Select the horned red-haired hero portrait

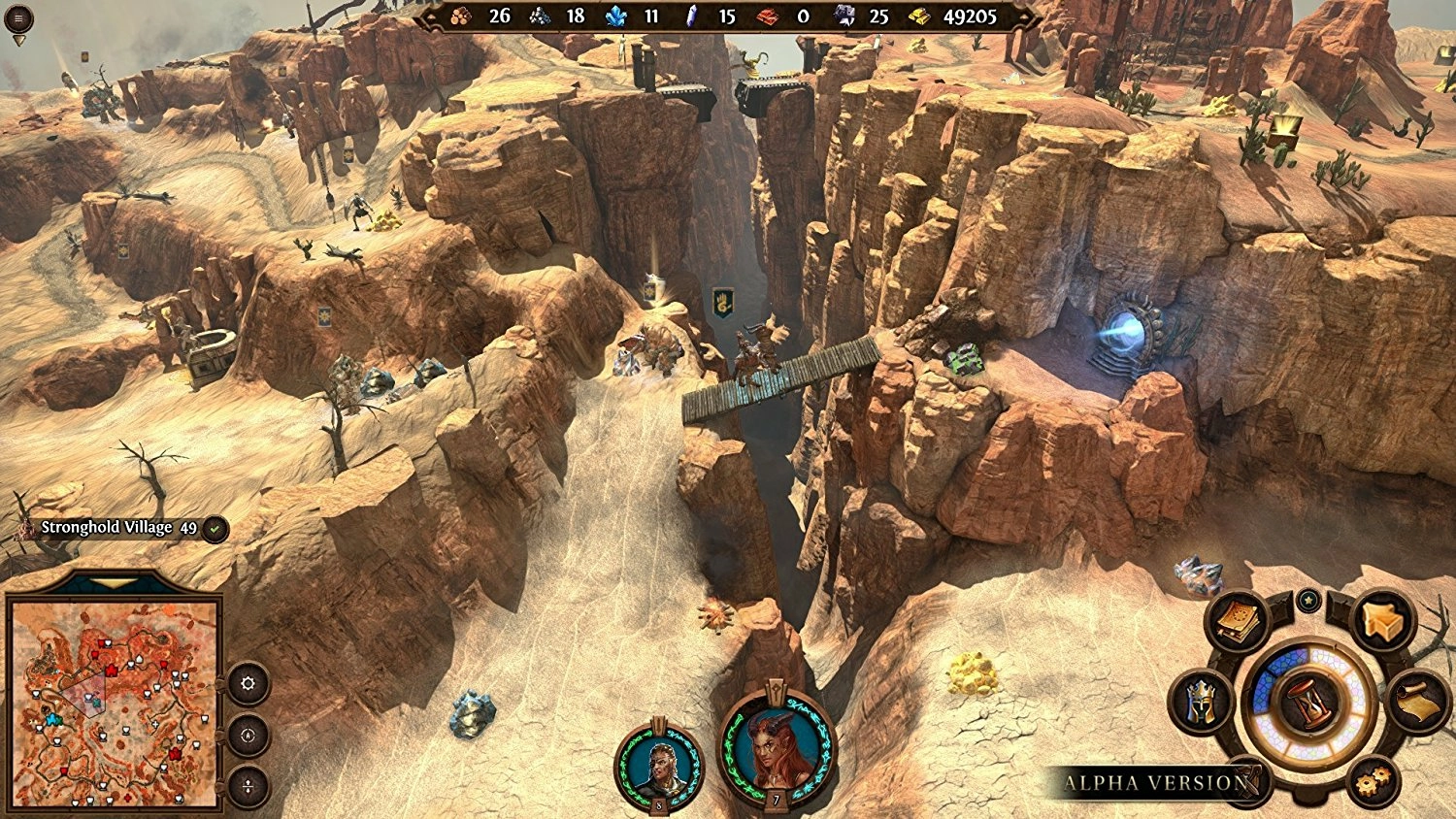(x=776, y=749)
